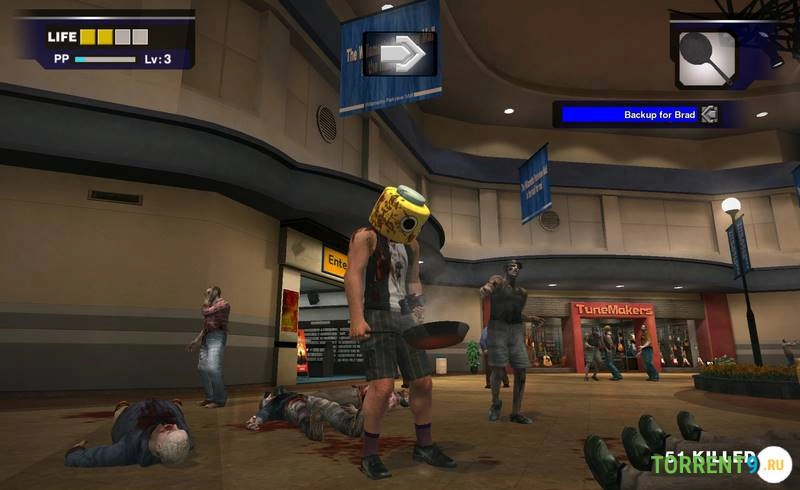Viewport: 800px width, 490px height.
Task: Click the objective direction arrow indicator
Action: (x=399, y=53)
